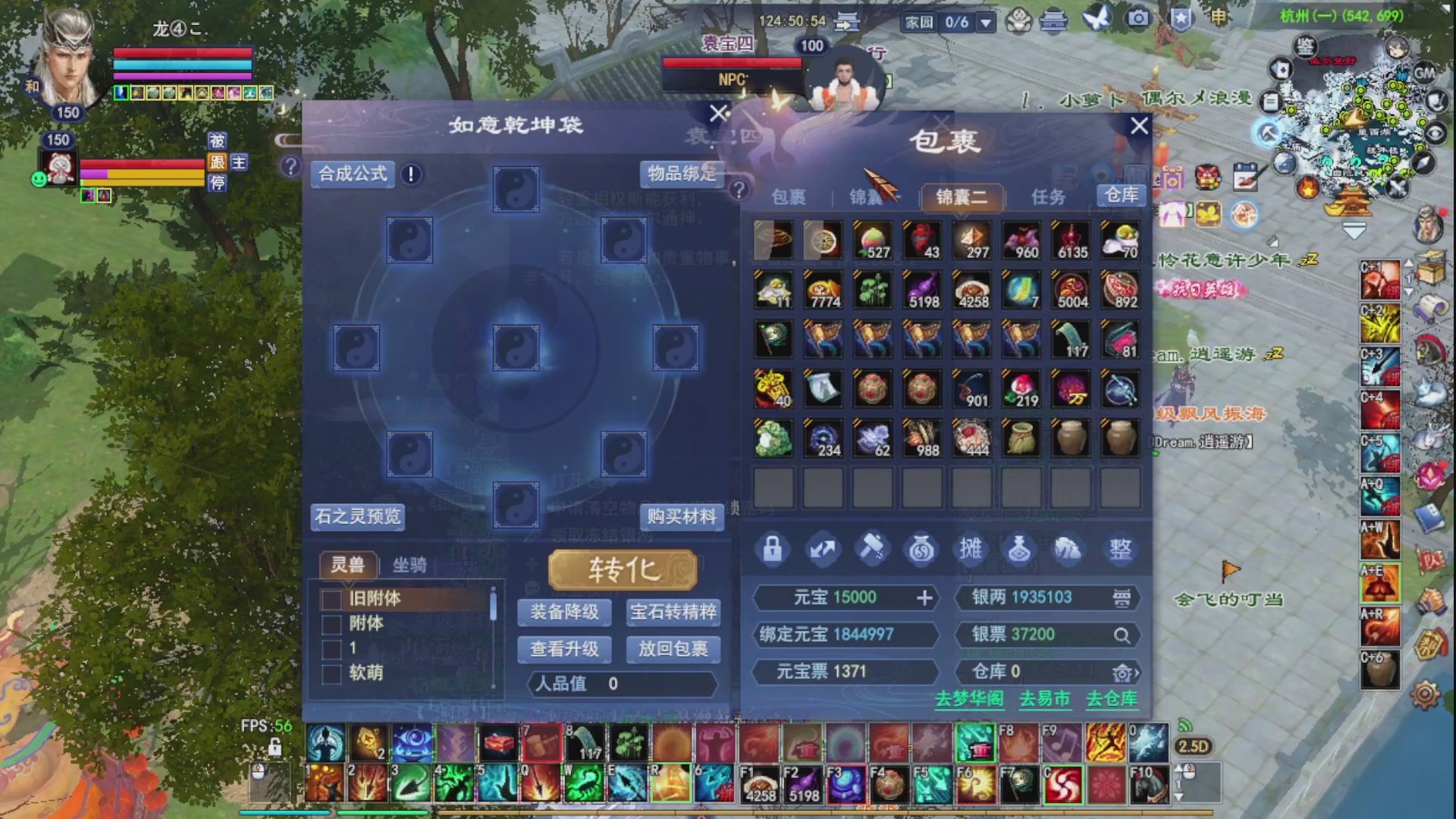Viewport: 1456px width, 819px height.
Task: Enable the 附体 checkbox
Action: click(331, 624)
